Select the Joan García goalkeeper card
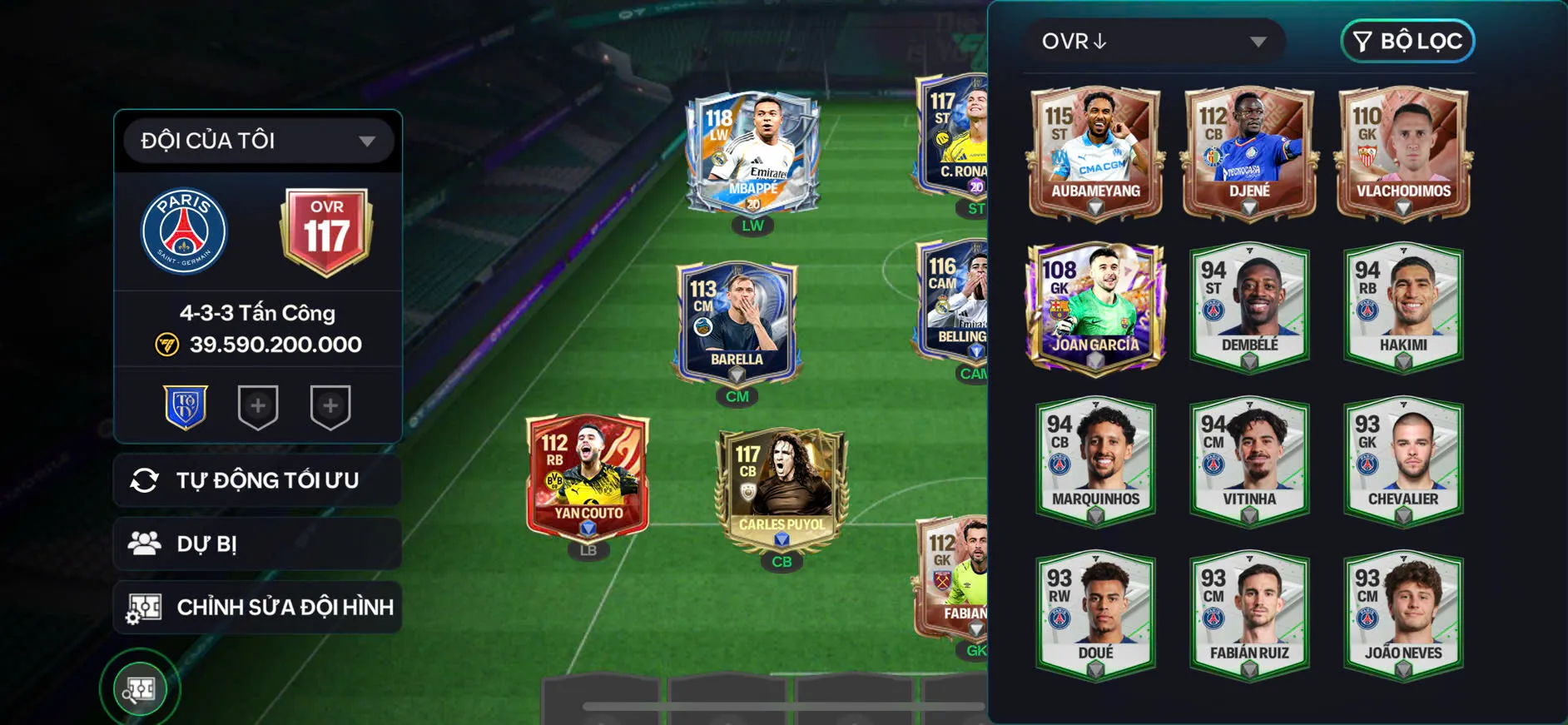Screen dimensions: 1568x725 pyautogui.click(x=1094, y=308)
